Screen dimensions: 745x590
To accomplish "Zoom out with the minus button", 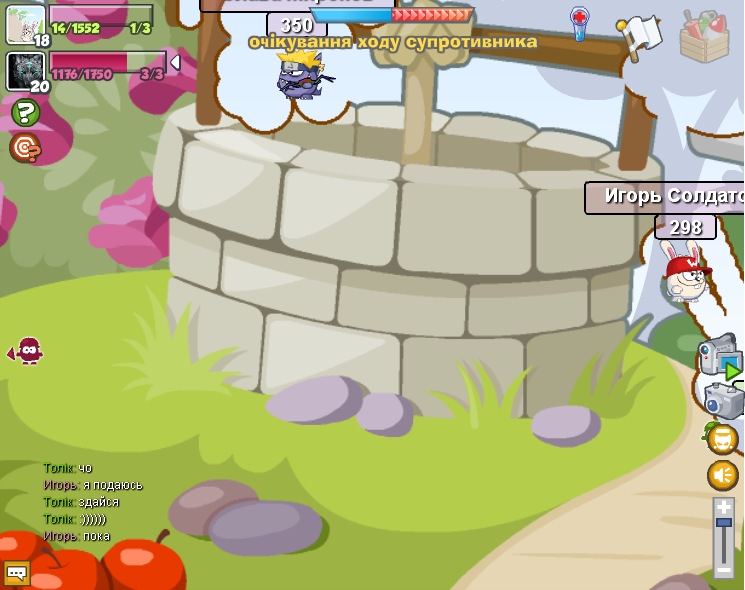I will [x=724, y=570].
